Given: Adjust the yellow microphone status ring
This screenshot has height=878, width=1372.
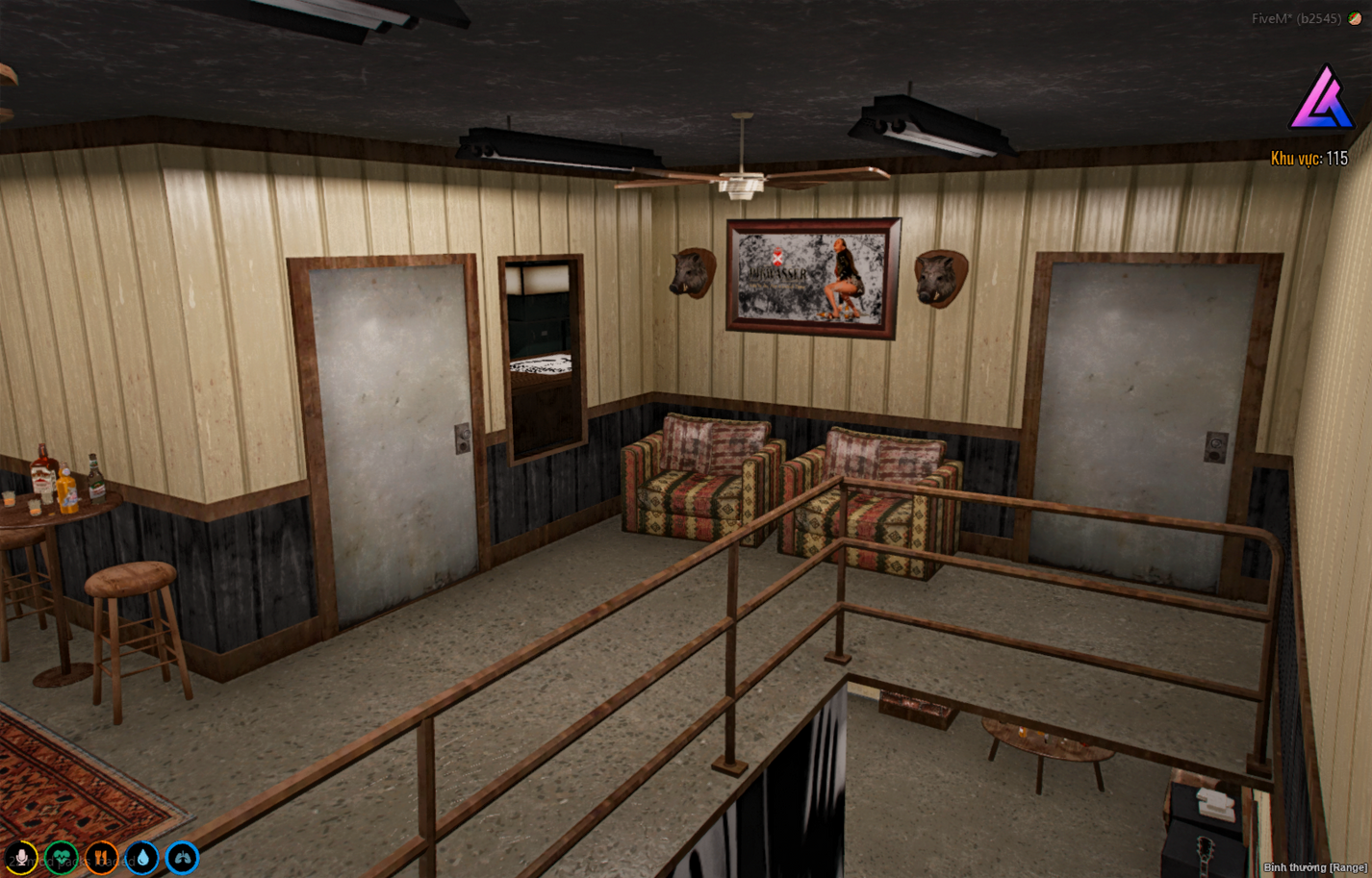Looking at the screenshot, I should click(21, 857).
